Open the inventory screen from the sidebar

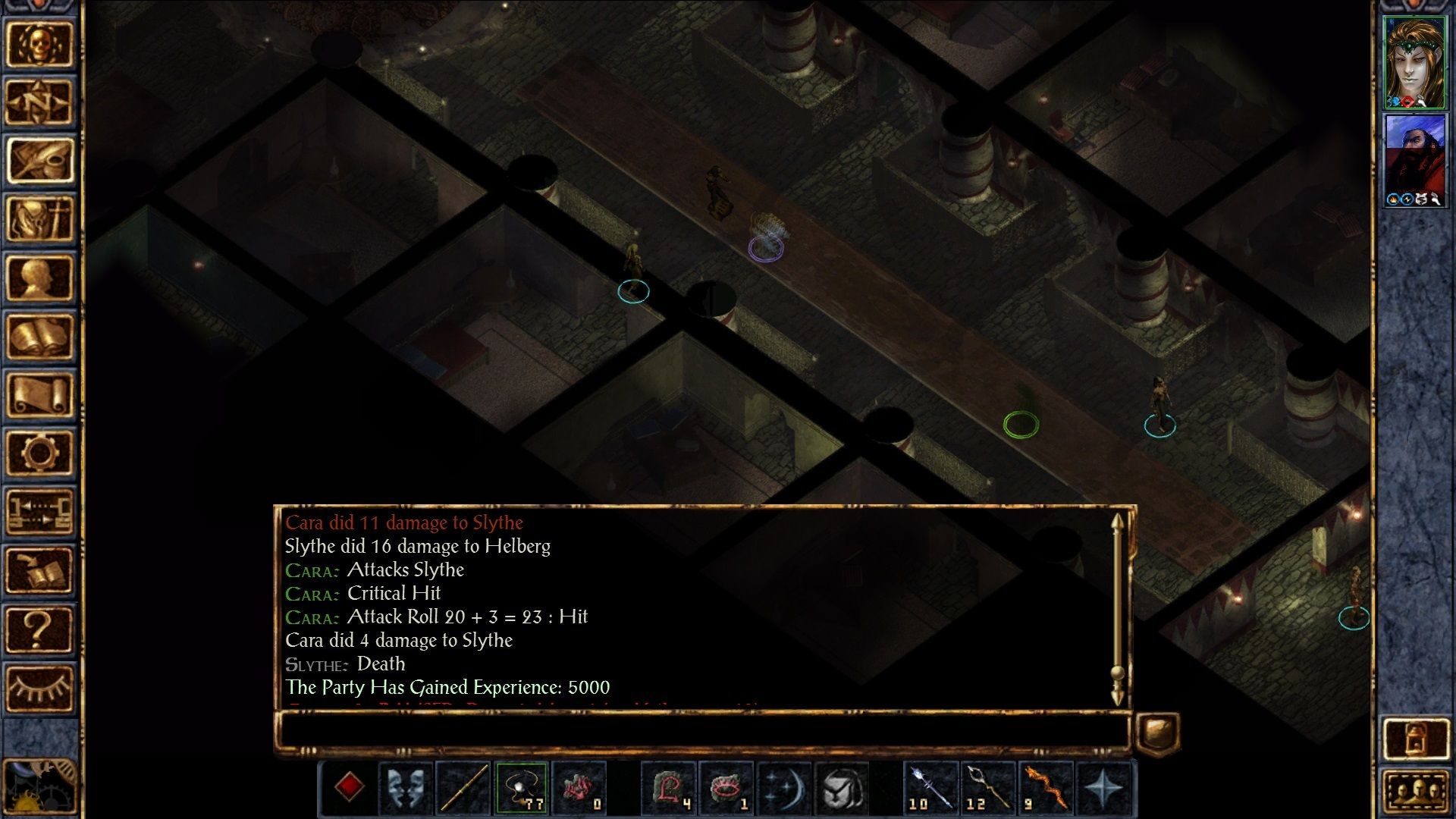pyautogui.click(x=39, y=218)
